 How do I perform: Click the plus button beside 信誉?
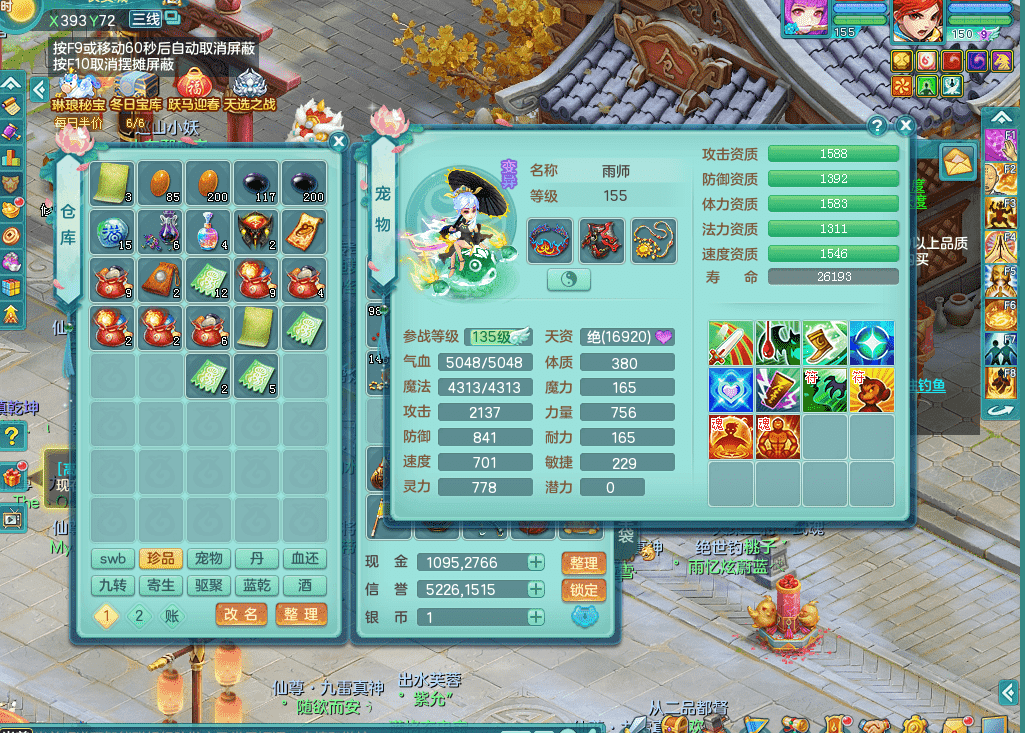[536, 590]
